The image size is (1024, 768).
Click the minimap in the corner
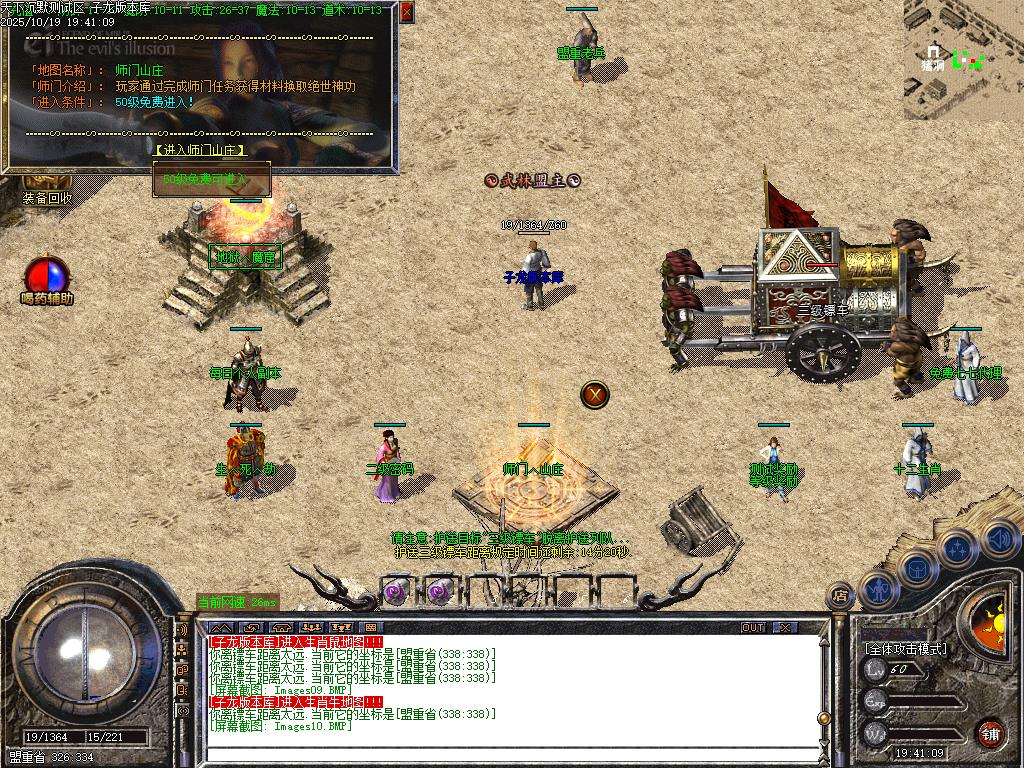(x=963, y=60)
